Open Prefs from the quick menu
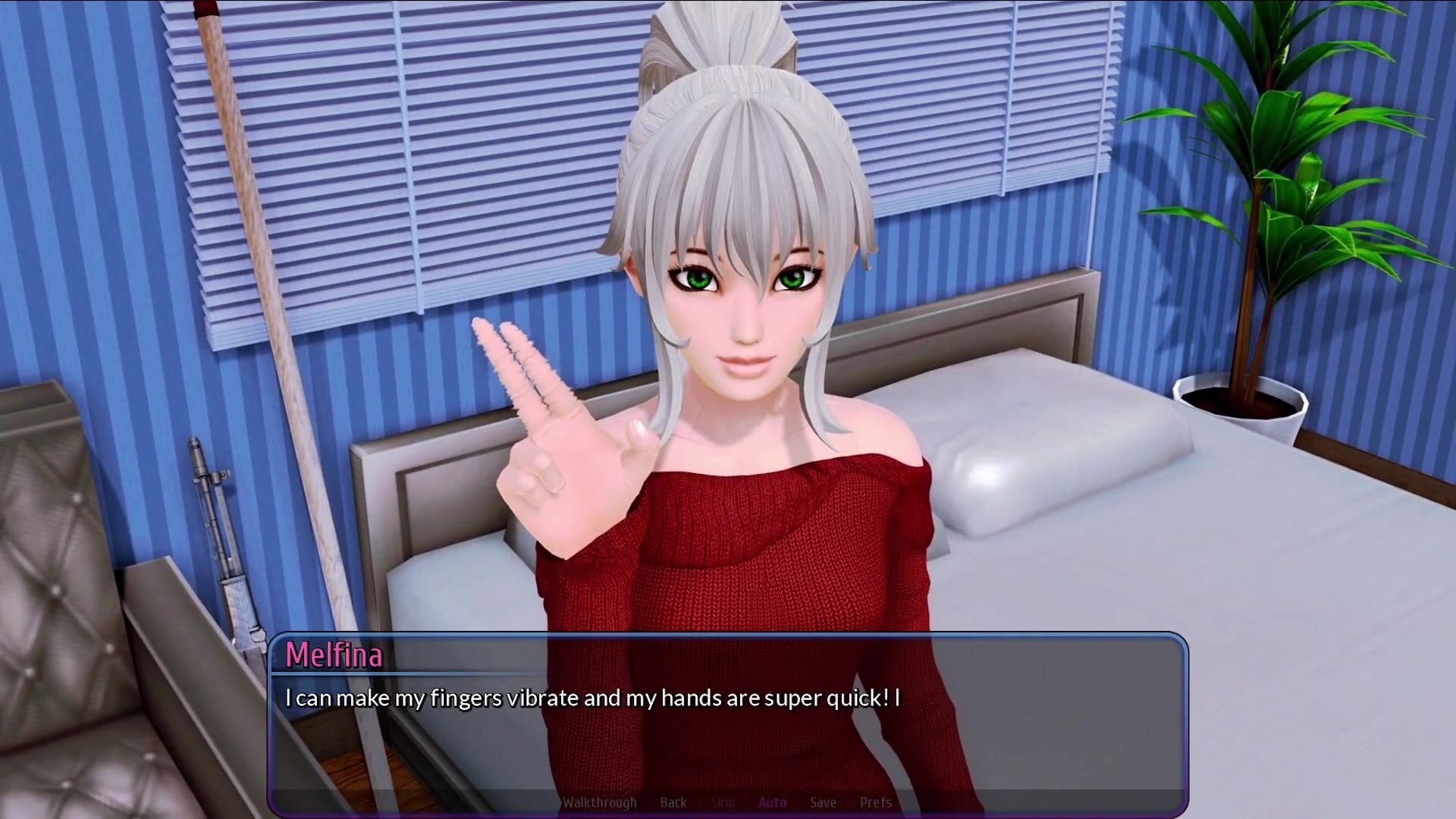 [x=875, y=802]
